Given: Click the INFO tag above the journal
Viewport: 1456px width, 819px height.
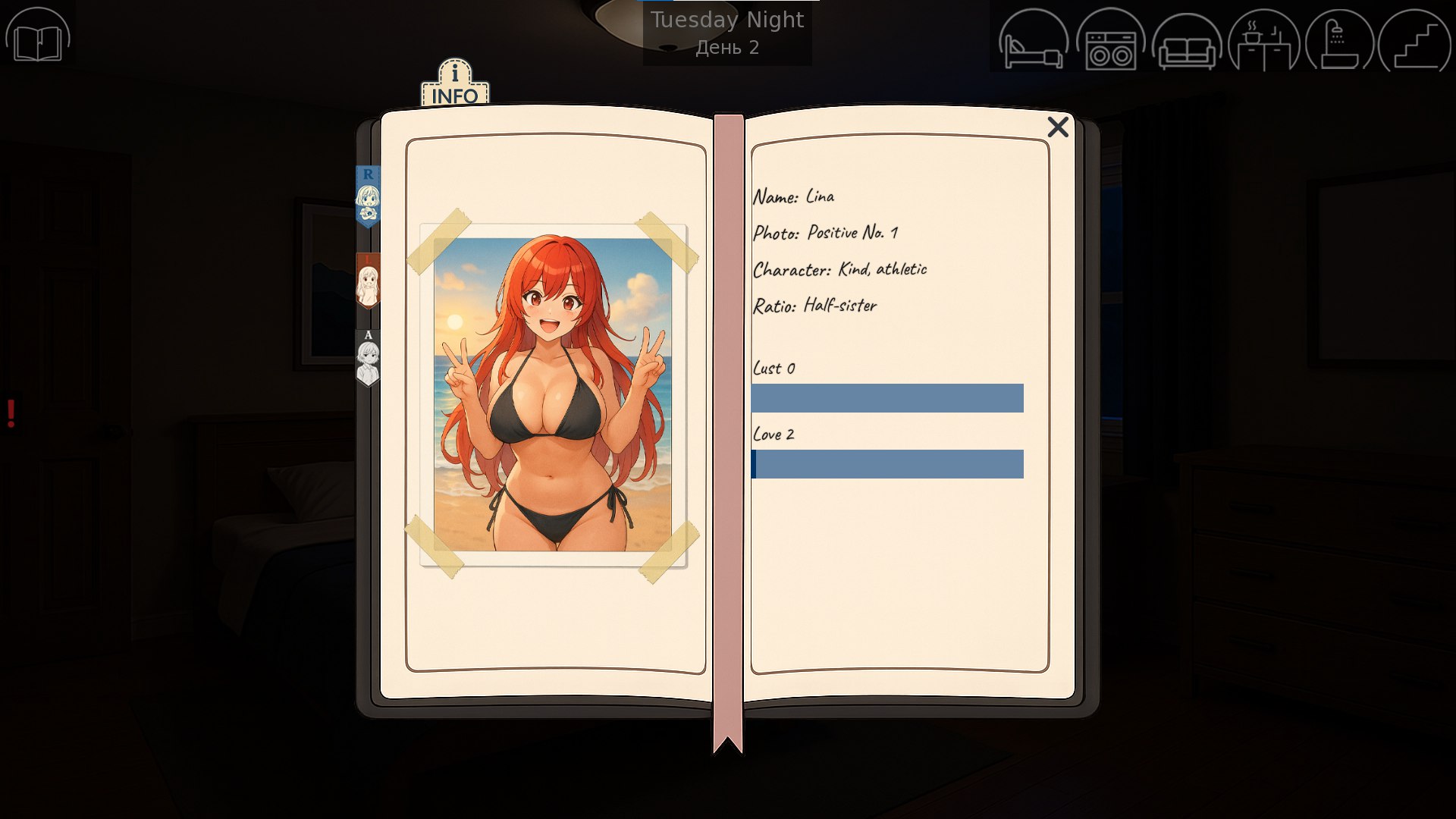Looking at the screenshot, I should 453,82.
